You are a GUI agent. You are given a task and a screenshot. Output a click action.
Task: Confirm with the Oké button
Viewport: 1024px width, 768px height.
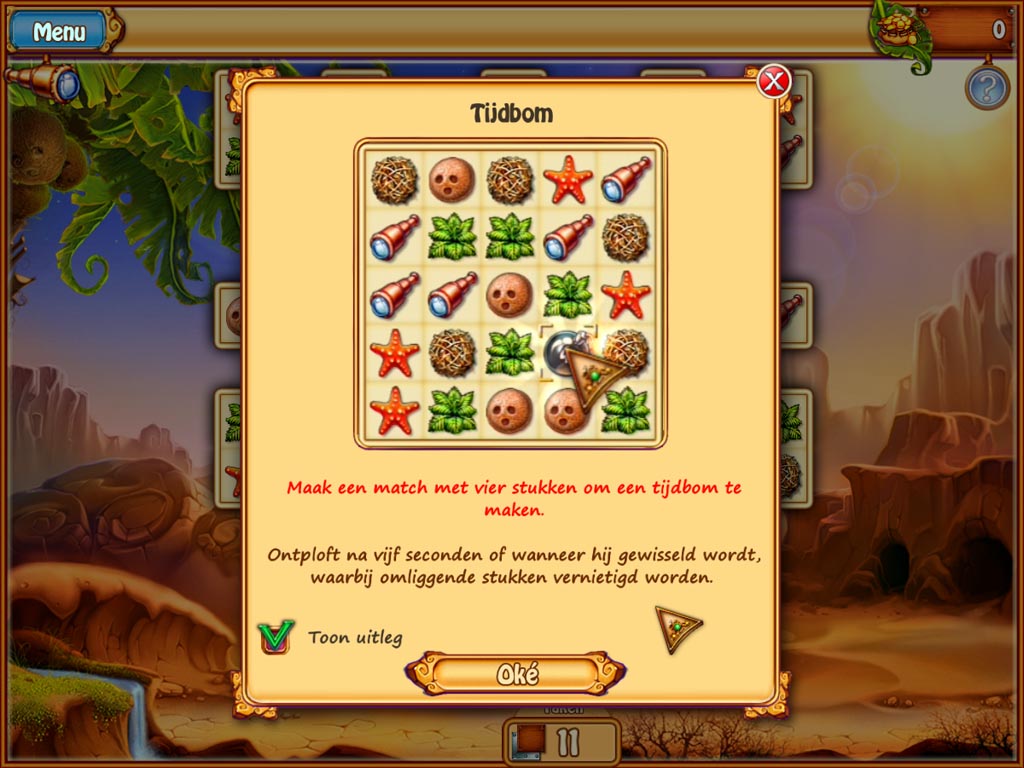coord(517,673)
